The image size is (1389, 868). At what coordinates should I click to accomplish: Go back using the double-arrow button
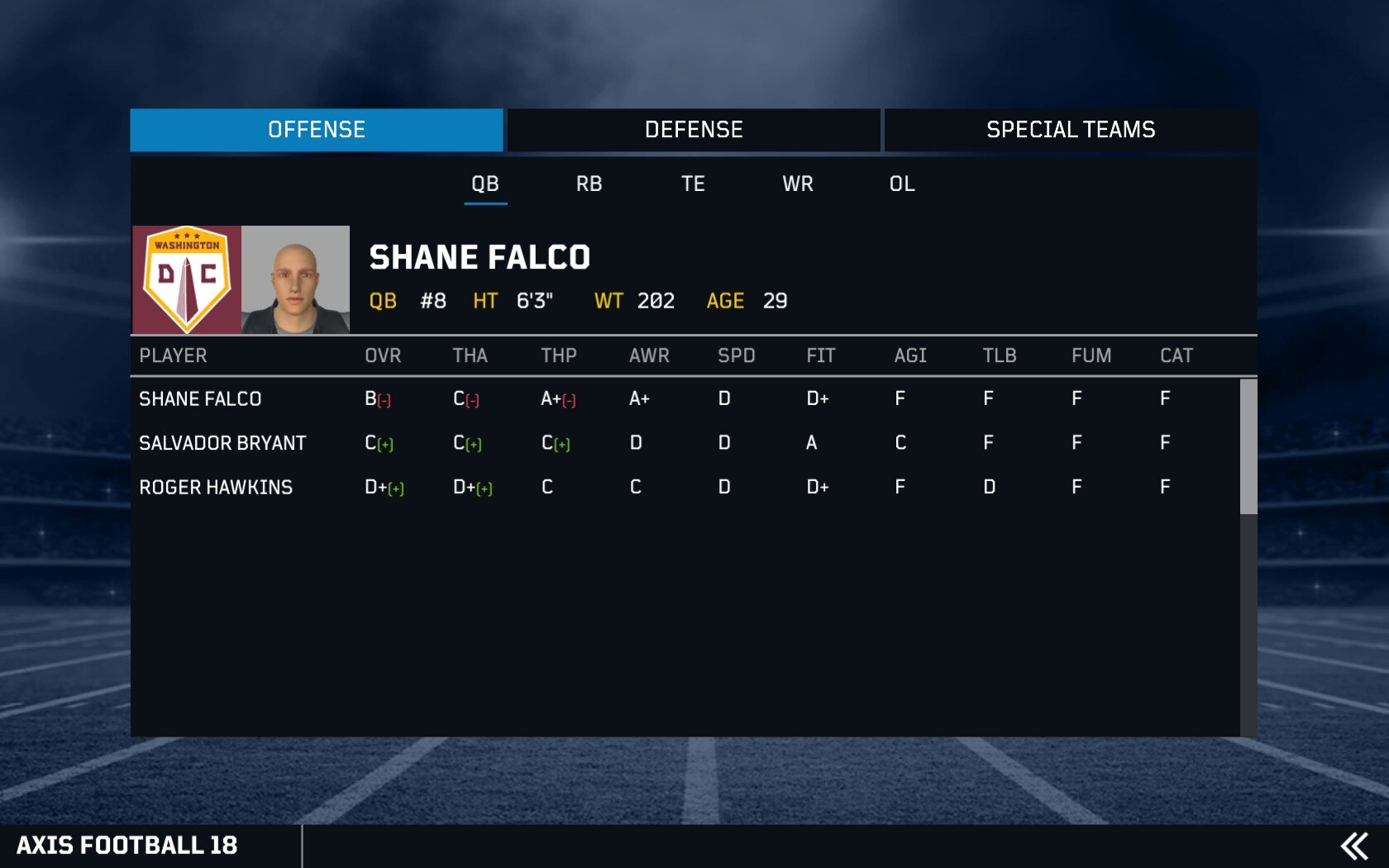coord(1354,846)
